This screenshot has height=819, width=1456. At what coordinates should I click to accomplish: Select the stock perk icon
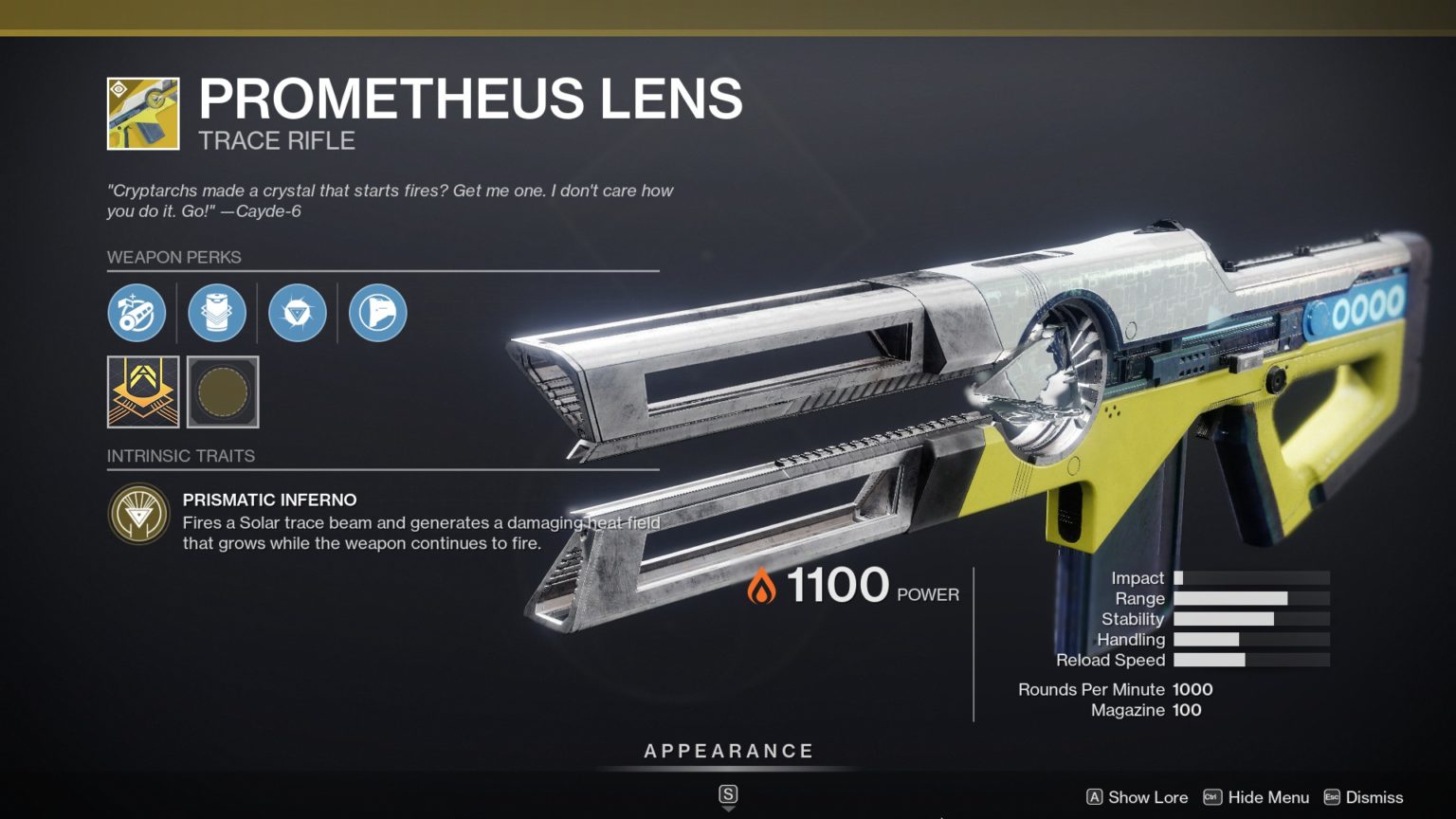pyautogui.click(x=378, y=313)
